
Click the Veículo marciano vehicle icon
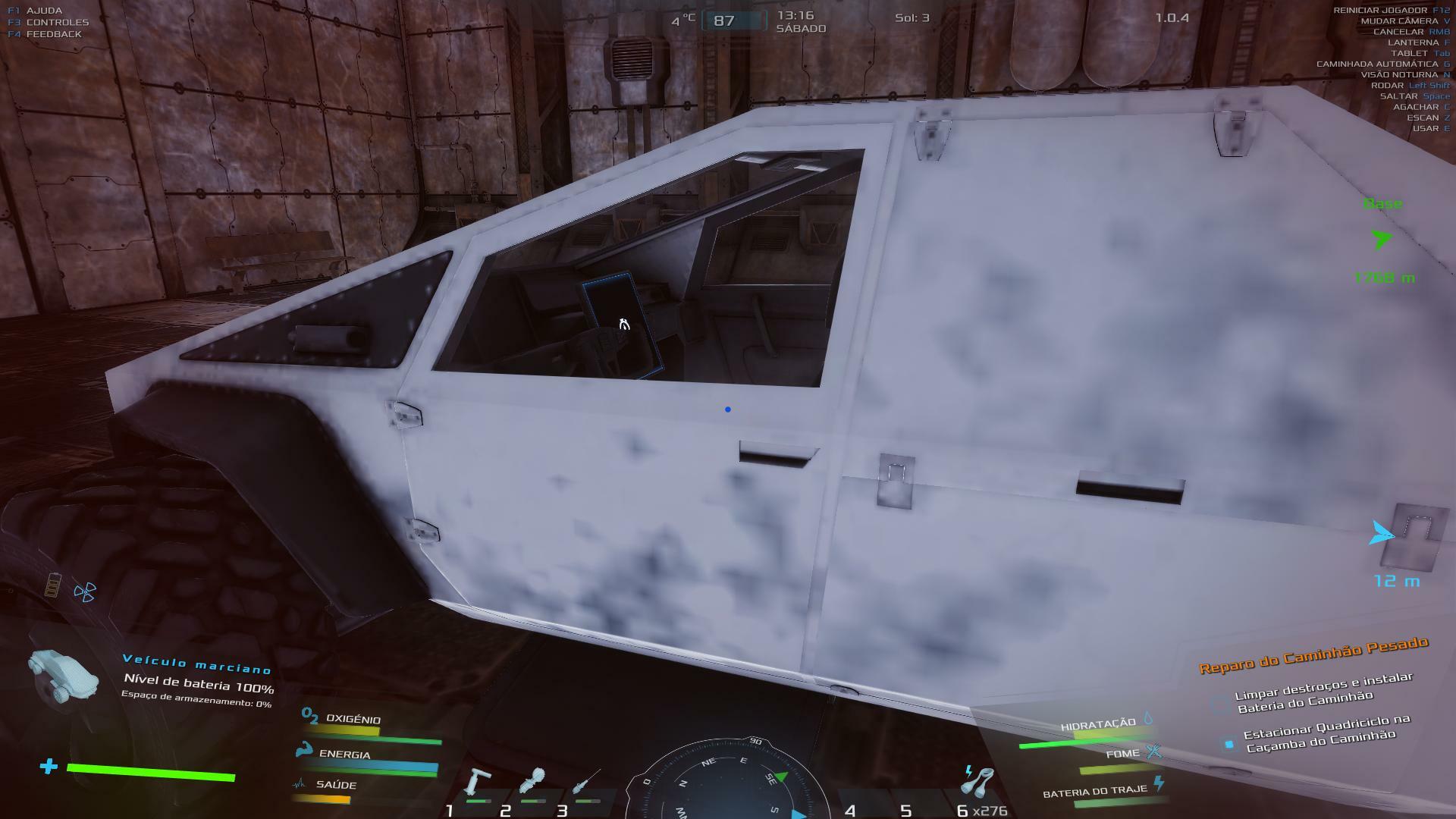64,674
